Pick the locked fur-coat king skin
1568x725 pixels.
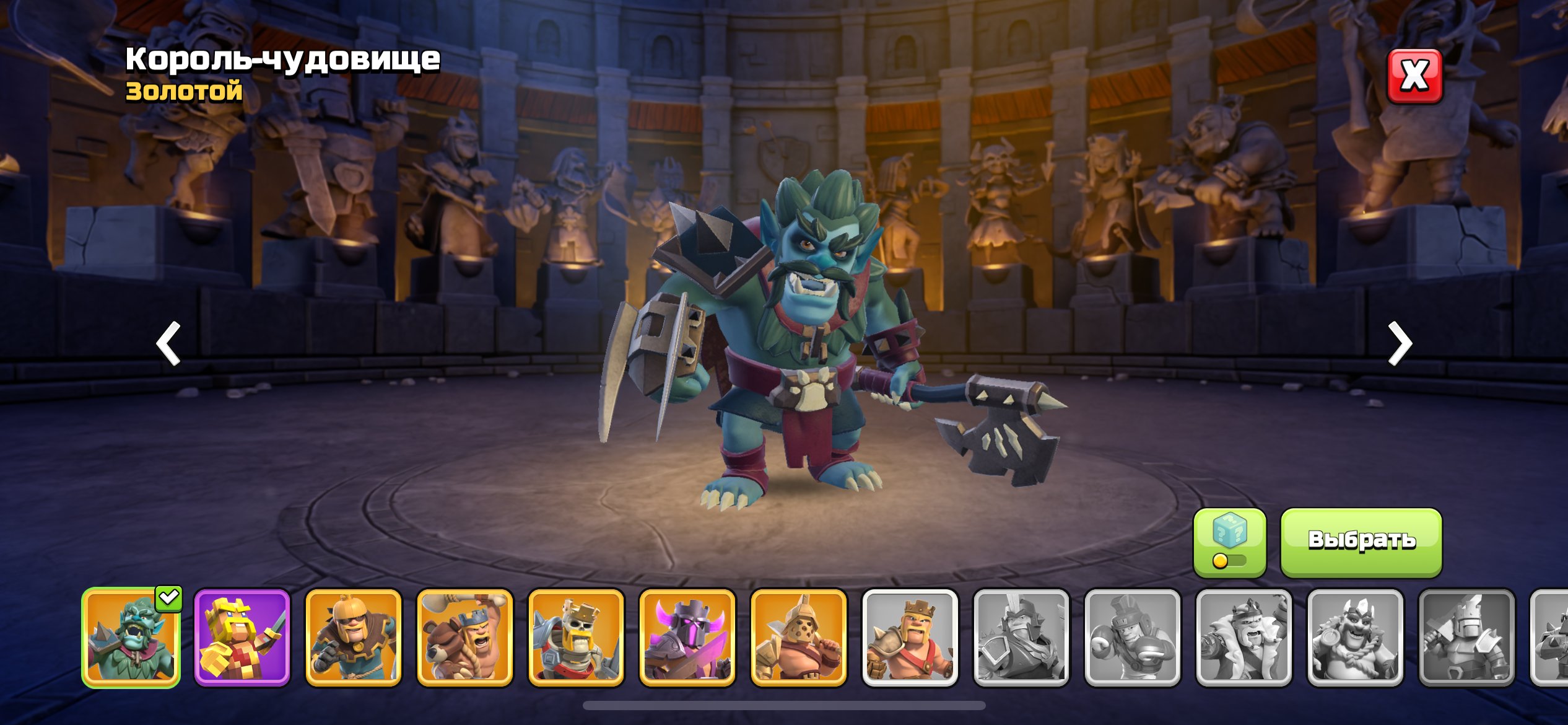coord(1244,638)
